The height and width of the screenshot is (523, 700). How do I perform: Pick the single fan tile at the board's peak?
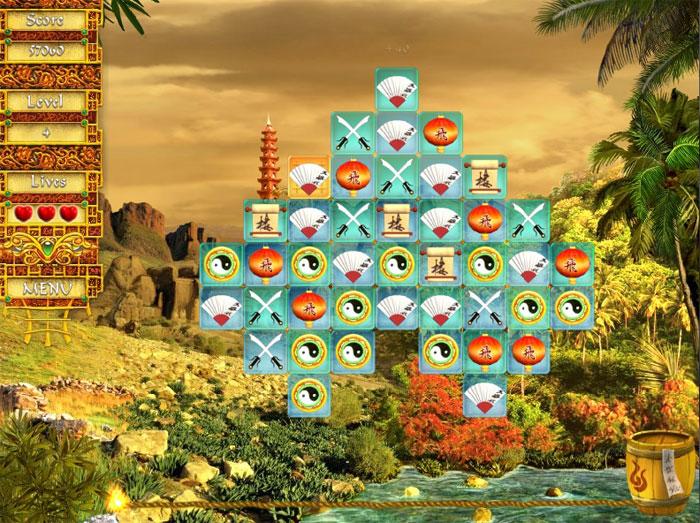coord(397,89)
